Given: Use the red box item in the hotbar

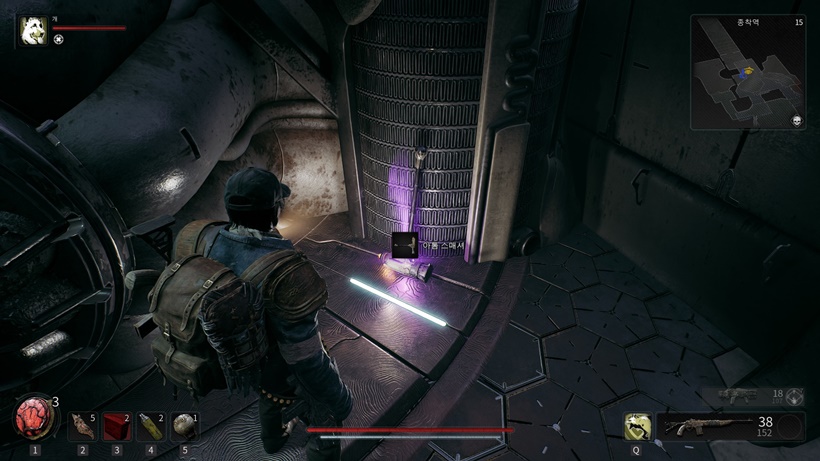Looking at the screenshot, I should (x=116, y=426).
